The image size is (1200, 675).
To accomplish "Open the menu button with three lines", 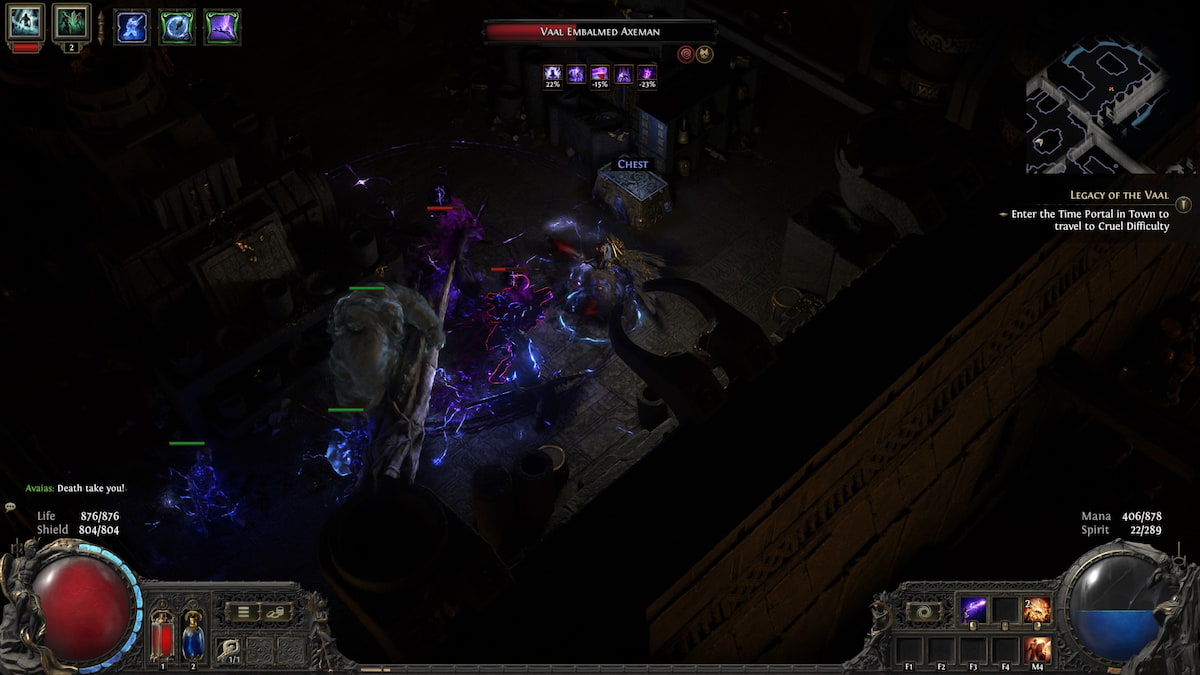I will [x=241, y=612].
